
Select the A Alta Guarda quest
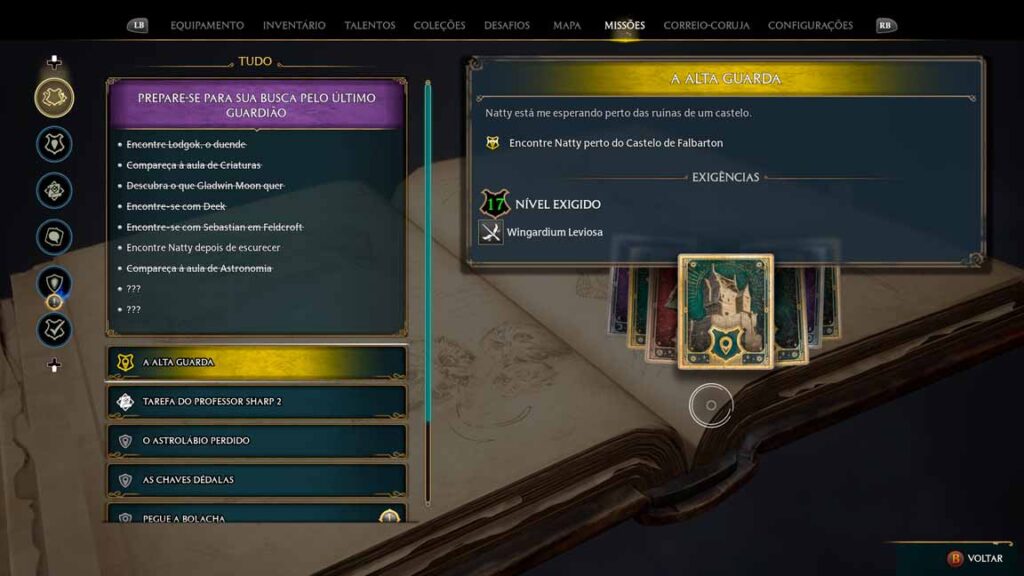tap(256, 362)
